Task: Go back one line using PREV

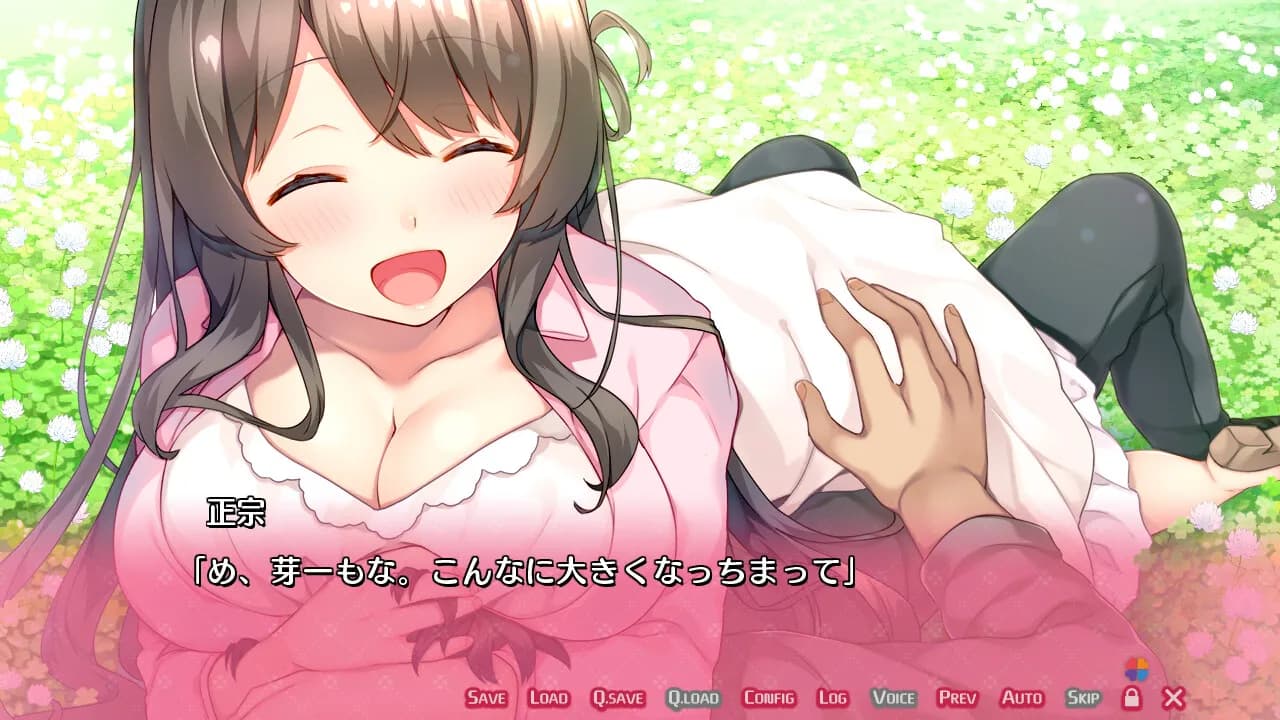Action: click(x=958, y=699)
